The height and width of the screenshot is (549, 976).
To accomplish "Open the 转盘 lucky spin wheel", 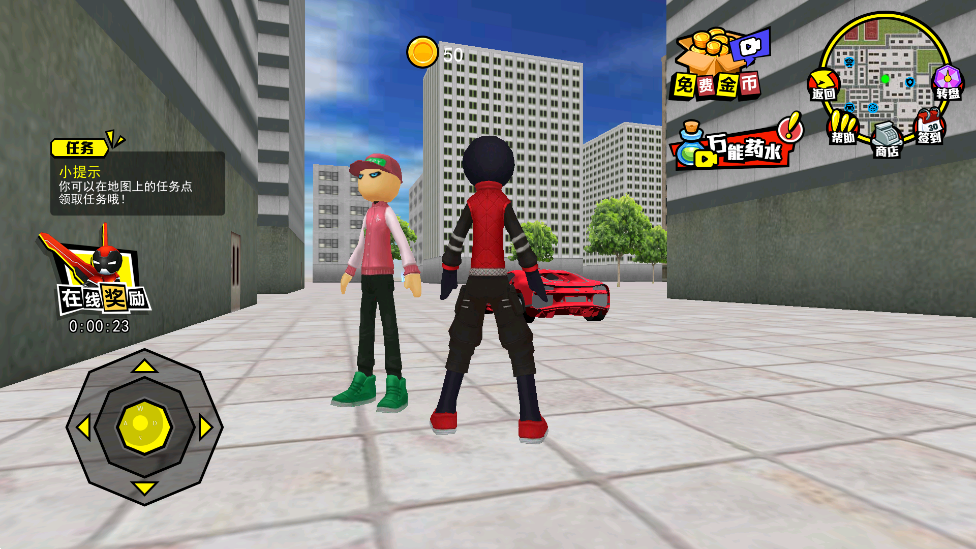I will [946, 82].
